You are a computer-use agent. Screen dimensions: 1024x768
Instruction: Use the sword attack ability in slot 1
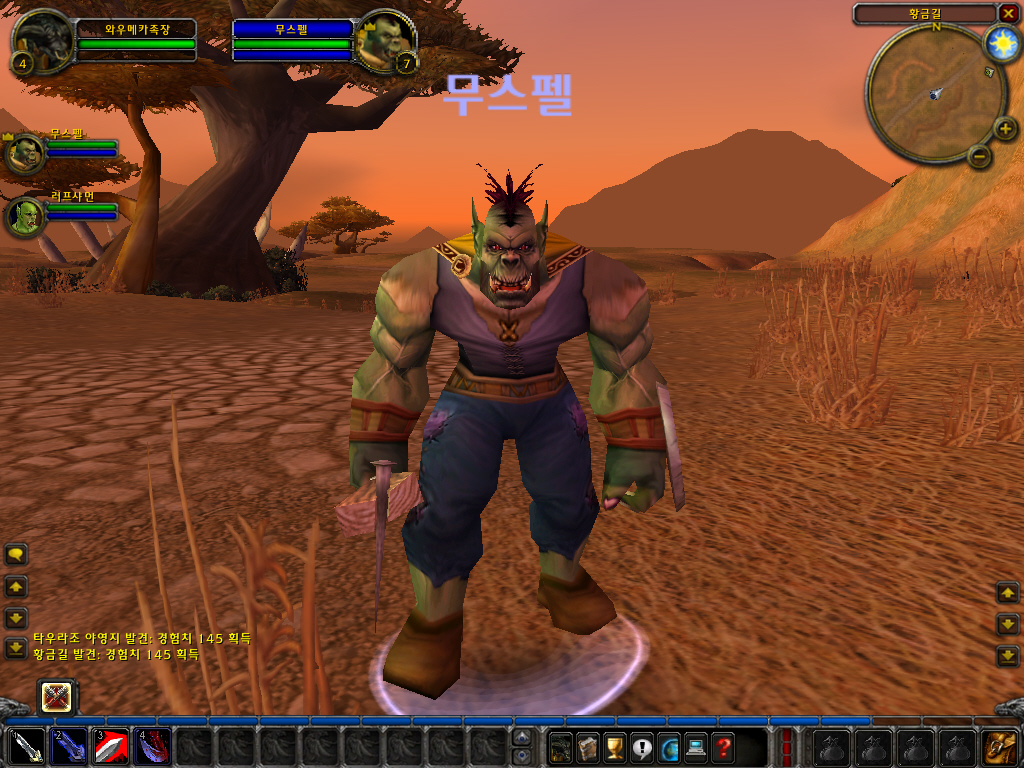(x=26, y=747)
